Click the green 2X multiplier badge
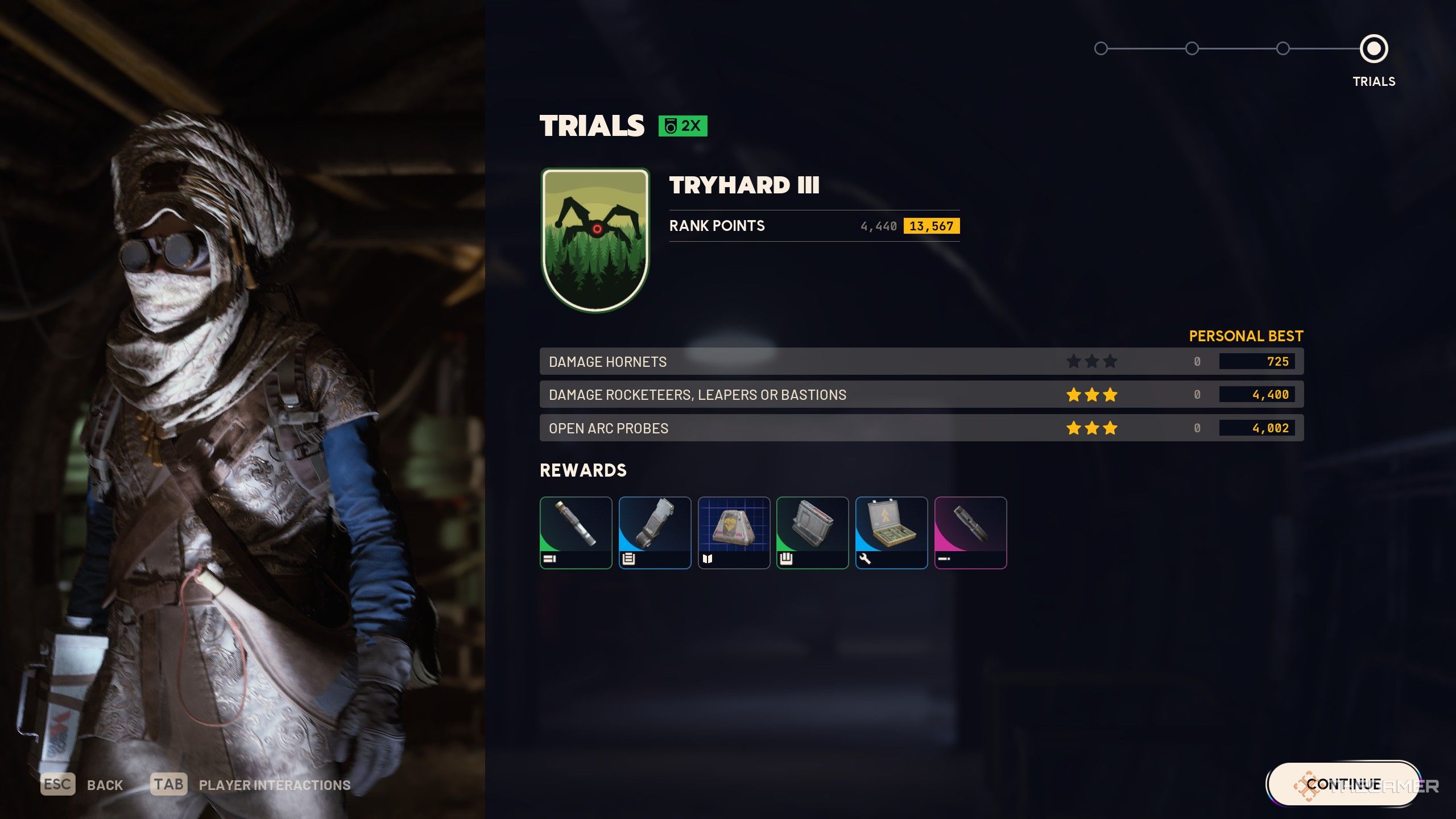 [x=682, y=126]
